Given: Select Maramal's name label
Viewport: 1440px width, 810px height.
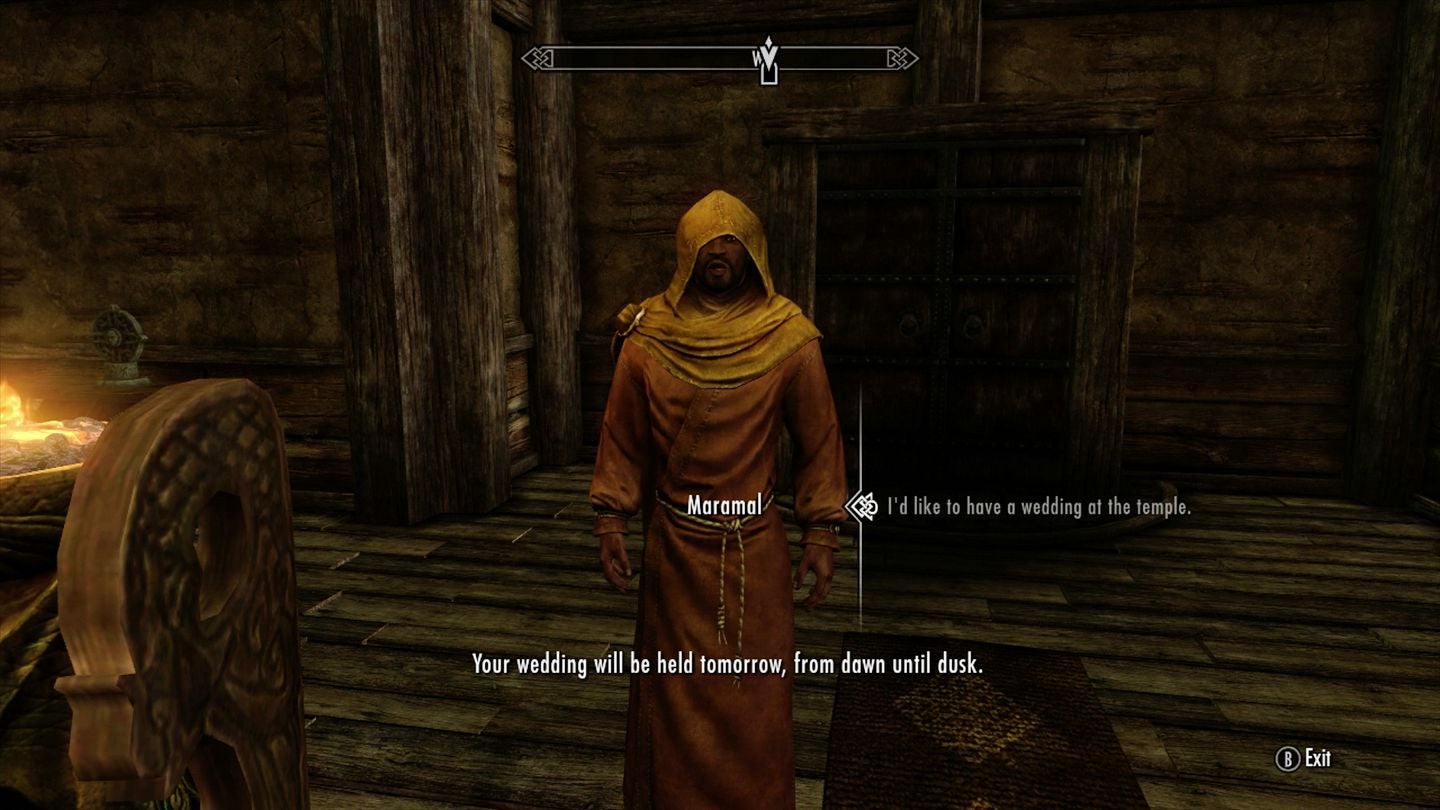Looking at the screenshot, I should [x=723, y=507].
